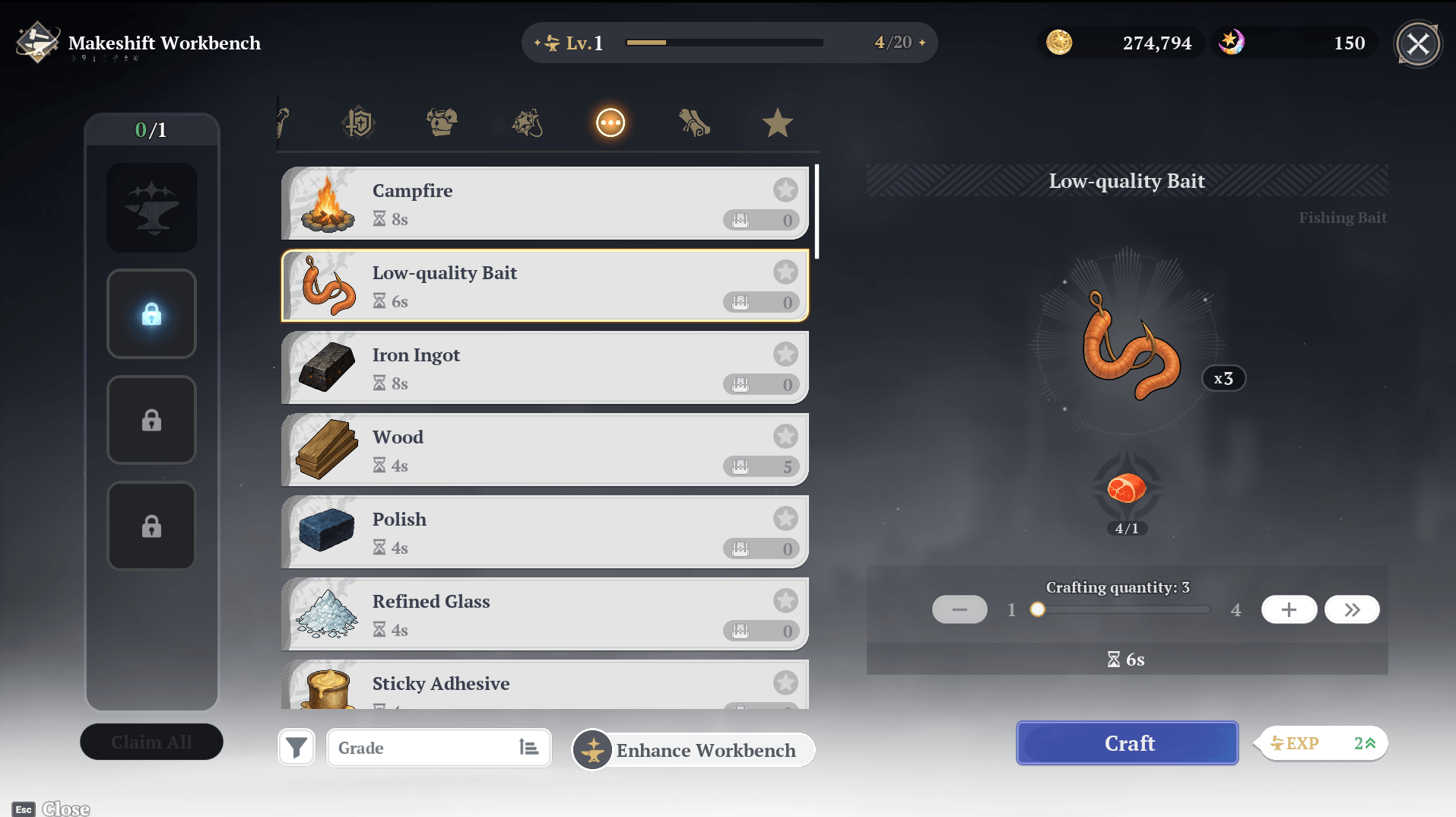The width and height of the screenshot is (1456, 817).
Task: Open Enhance Workbench
Action: pos(693,750)
